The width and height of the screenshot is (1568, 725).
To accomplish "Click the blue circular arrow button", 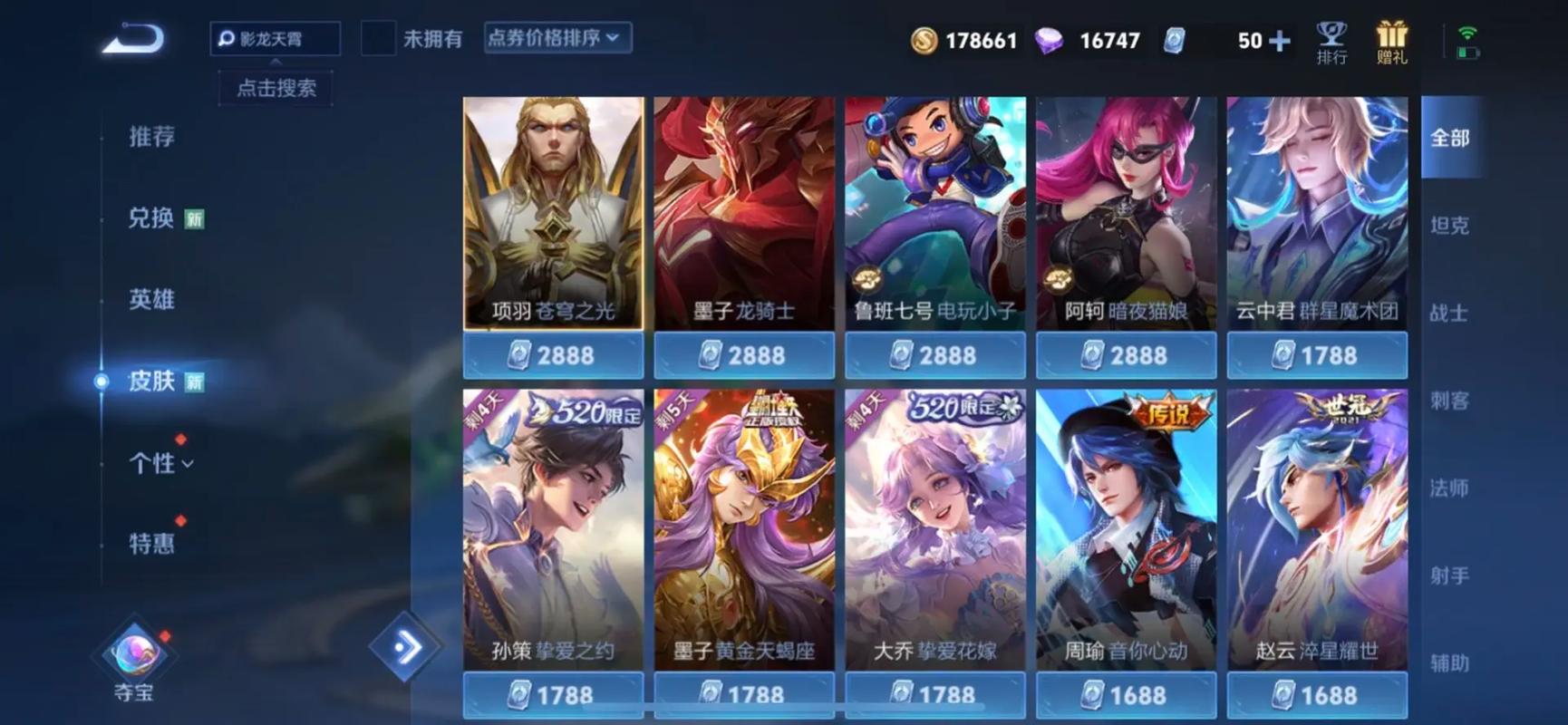I will tap(405, 645).
